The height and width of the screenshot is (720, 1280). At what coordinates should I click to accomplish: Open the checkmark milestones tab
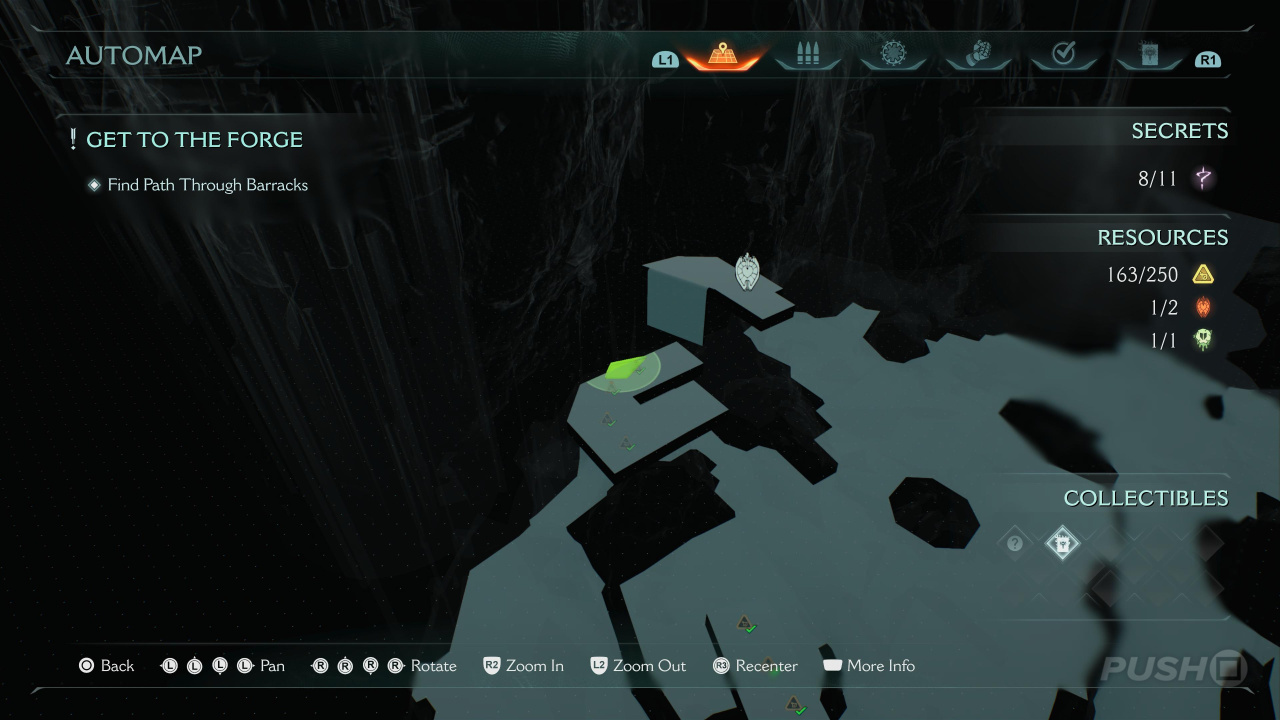[1063, 55]
